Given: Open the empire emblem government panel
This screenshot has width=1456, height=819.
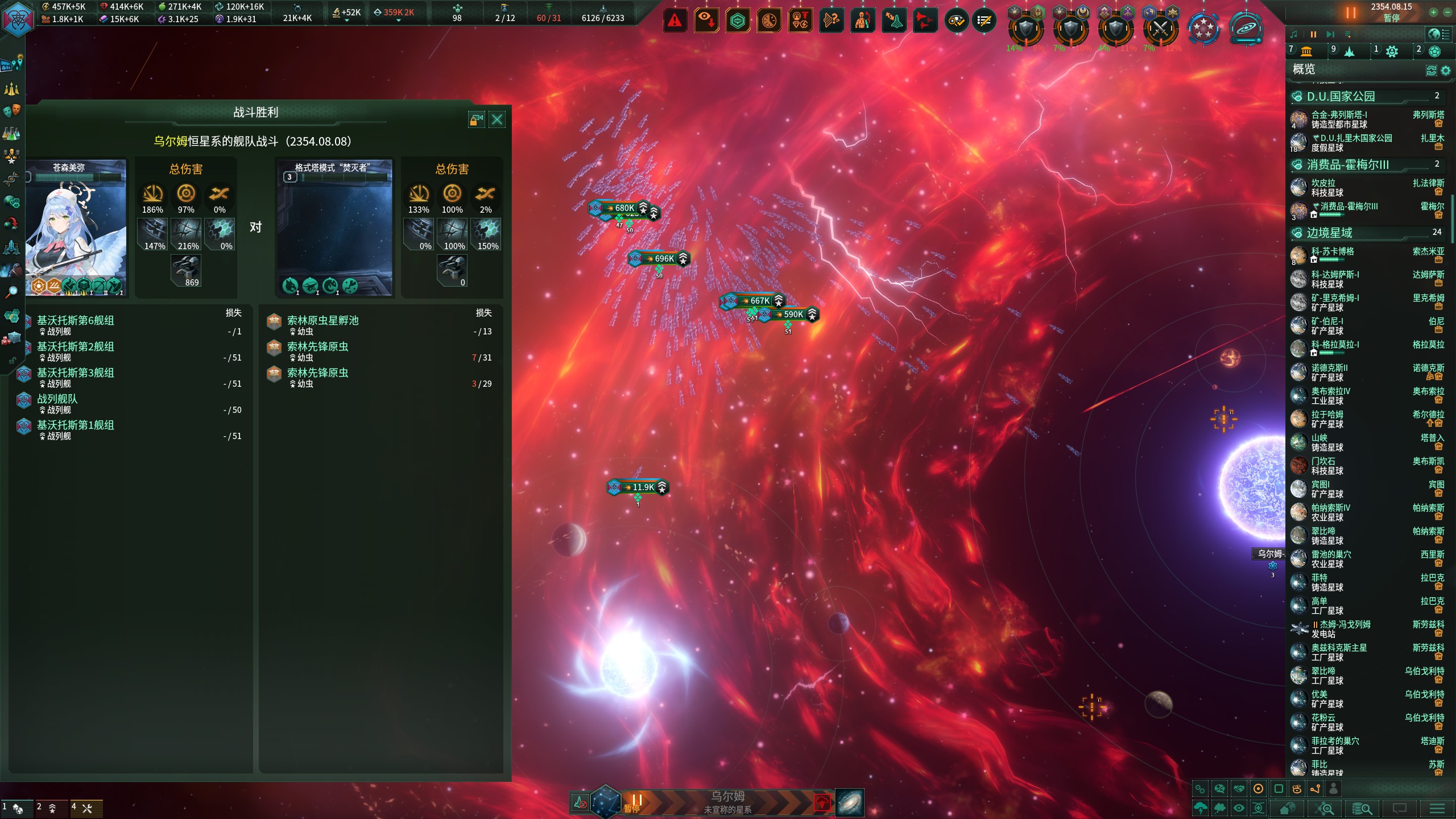Looking at the screenshot, I should [17, 19].
